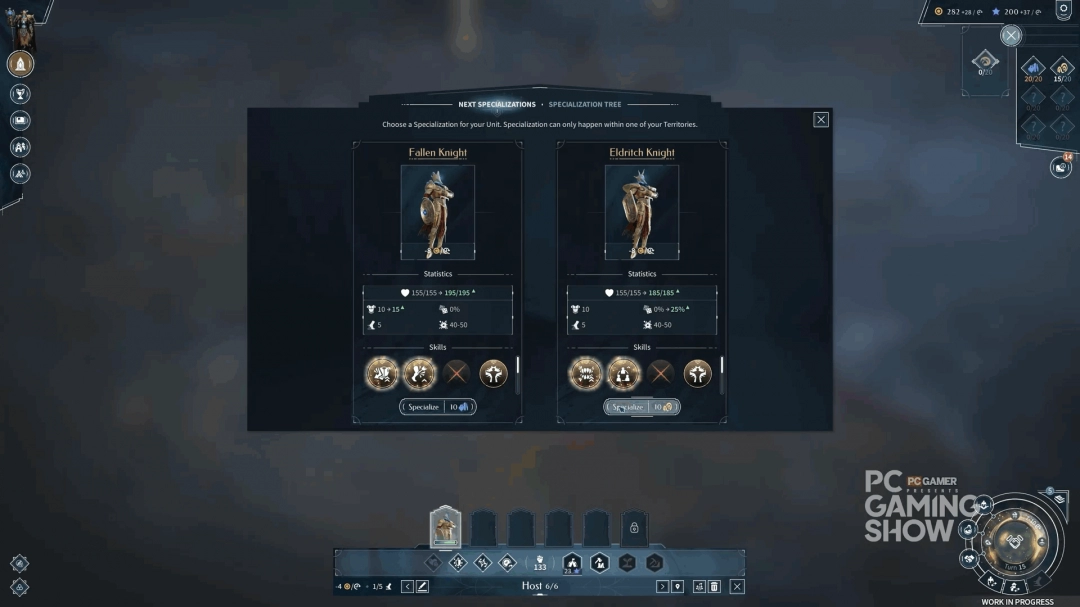Go to the next host
Screen dimensions: 1080x607
pyautogui.click(x=662, y=586)
